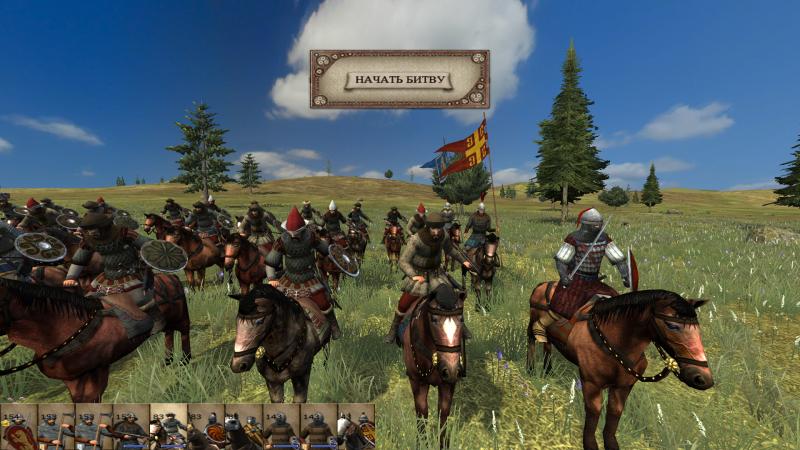The width and height of the screenshot is (800, 450).
Task: Click the "Начать битву" start battle button
Action: point(399,79)
